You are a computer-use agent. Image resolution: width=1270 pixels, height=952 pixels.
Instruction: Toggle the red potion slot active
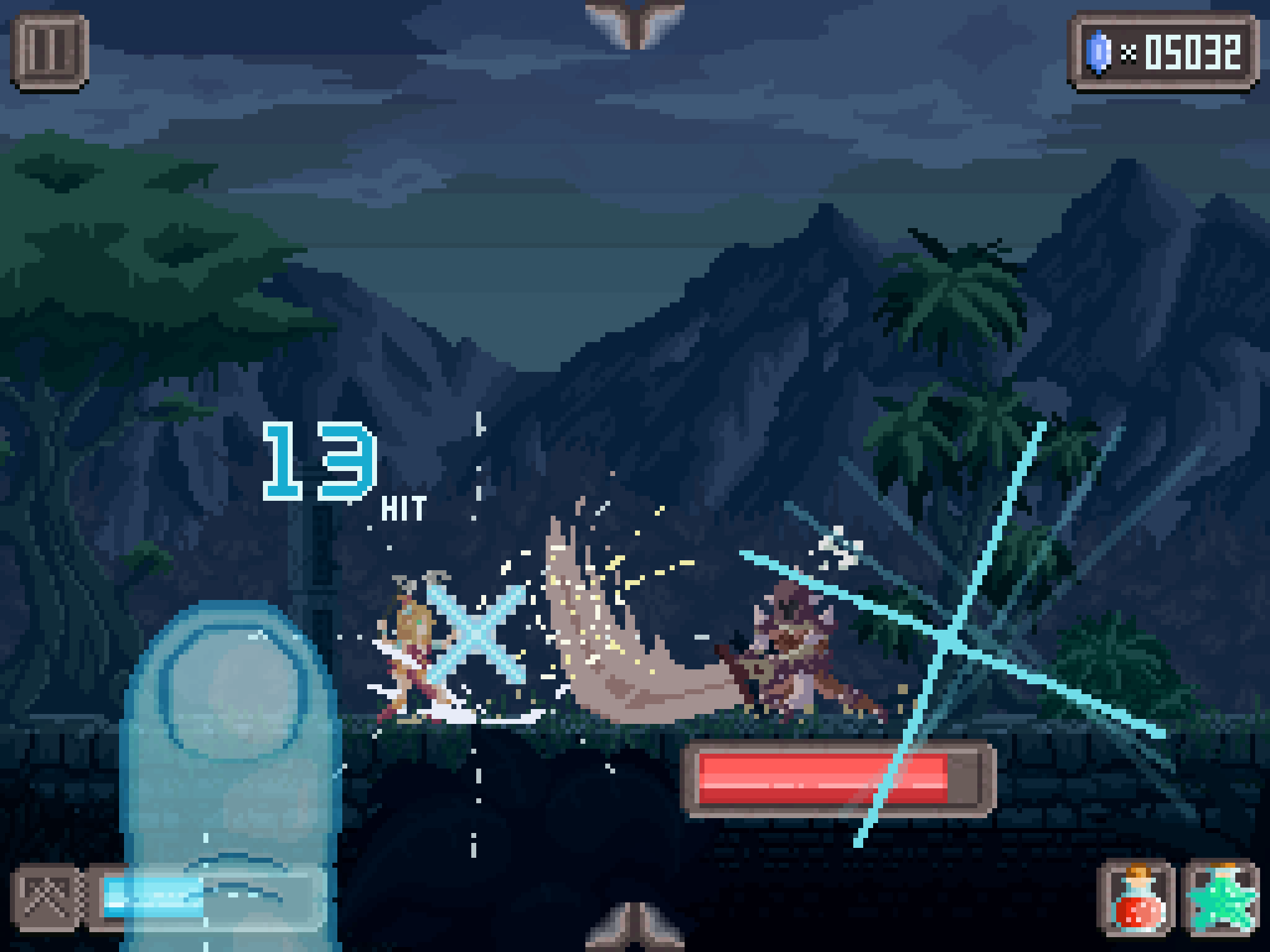point(1138,895)
